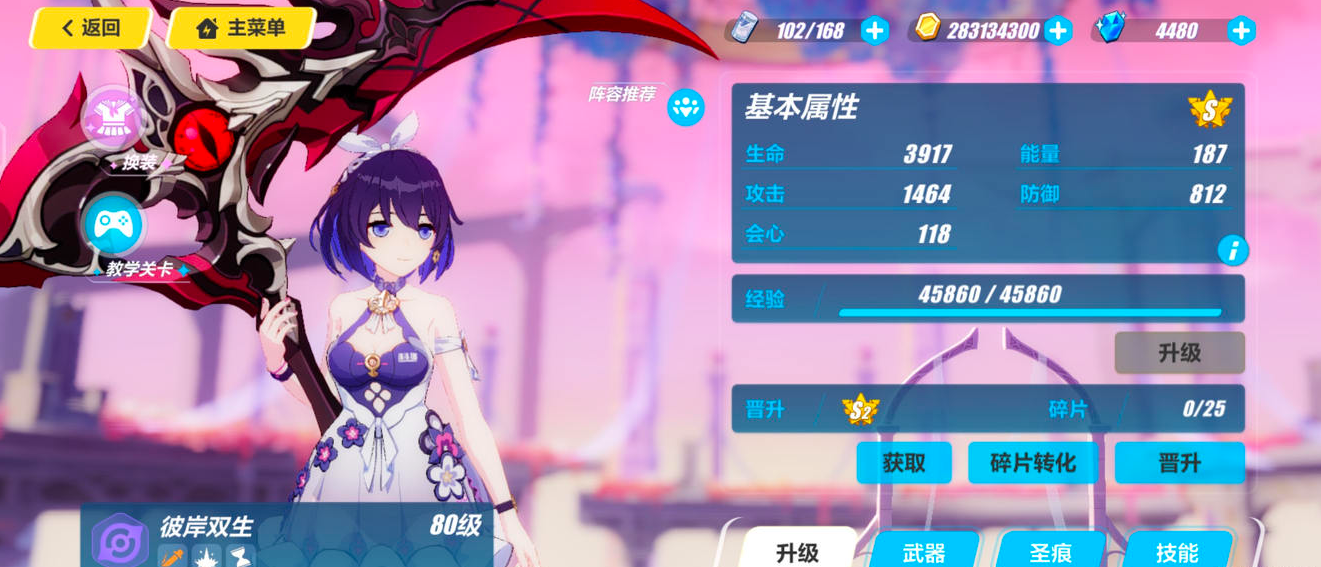Tap the 获取 obtain fragments button
The width and height of the screenshot is (1321, 567).
click(903, 463)
